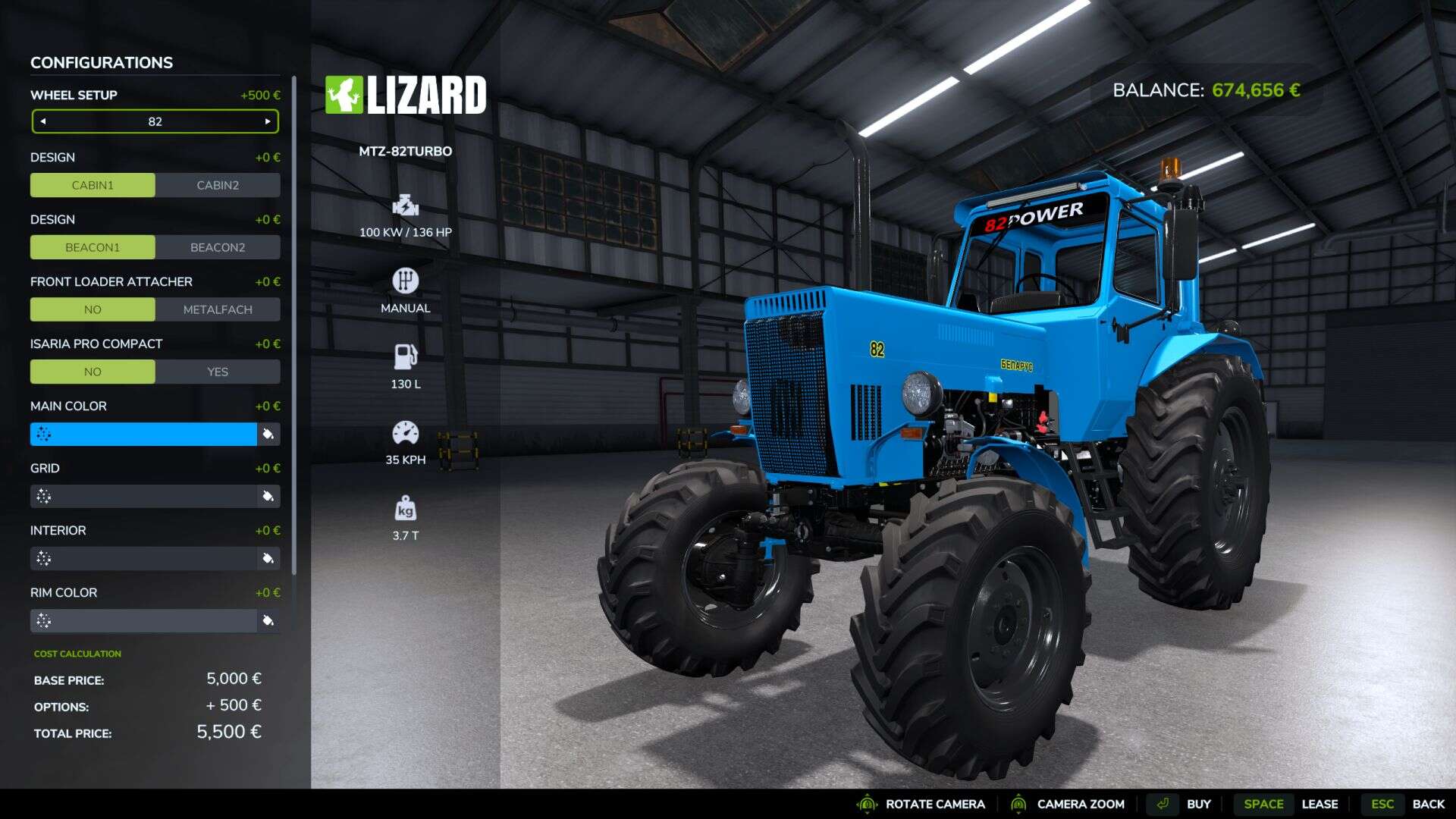Viewport: 1456px width, 819px height.
Task: Enable Isaria Pro Compact with YES
Action: (218, 372)
